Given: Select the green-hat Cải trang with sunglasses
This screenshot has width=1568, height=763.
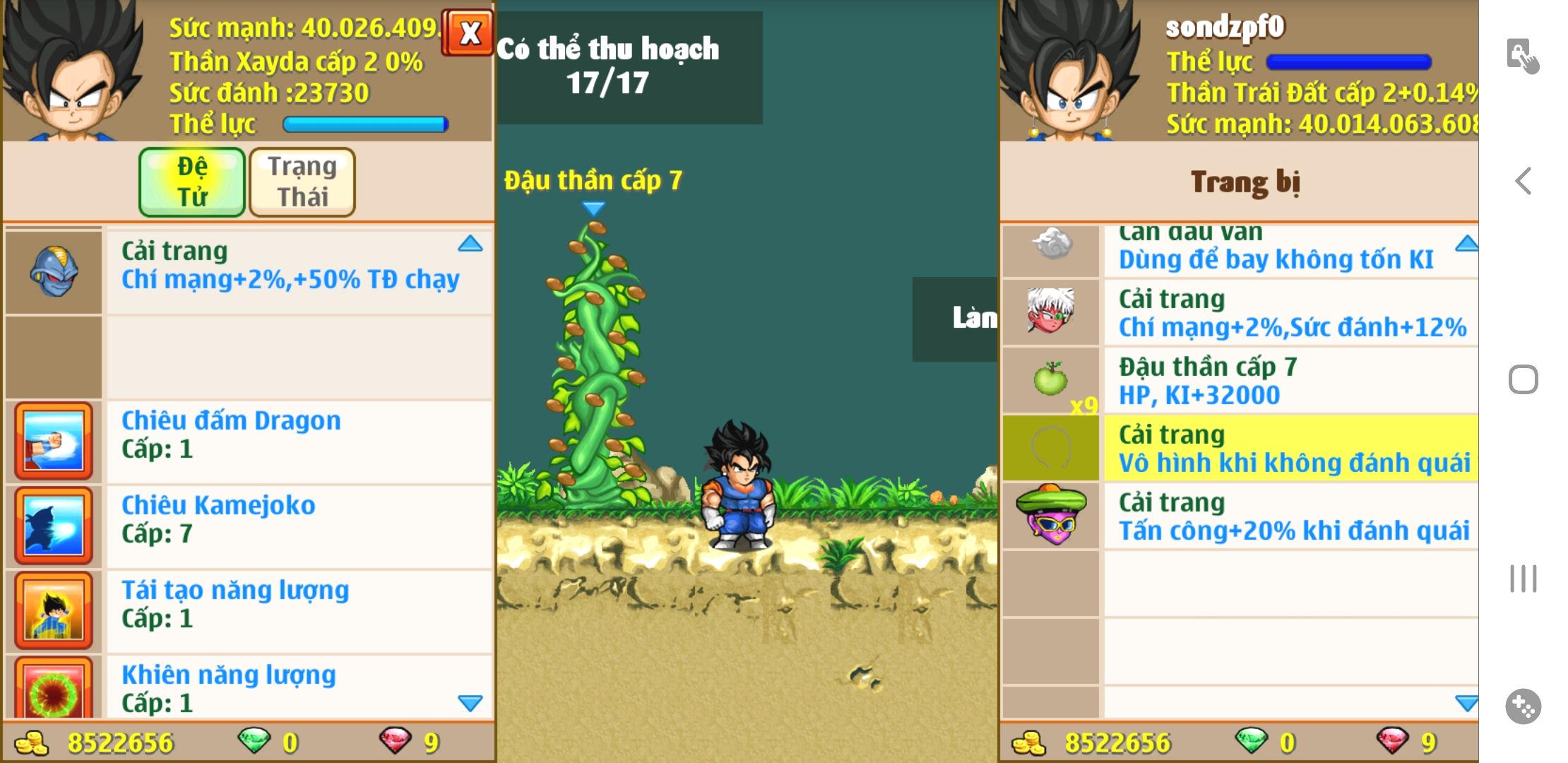Looking at the screenshot, I should pyautogui.click(x=1240, y=516).
